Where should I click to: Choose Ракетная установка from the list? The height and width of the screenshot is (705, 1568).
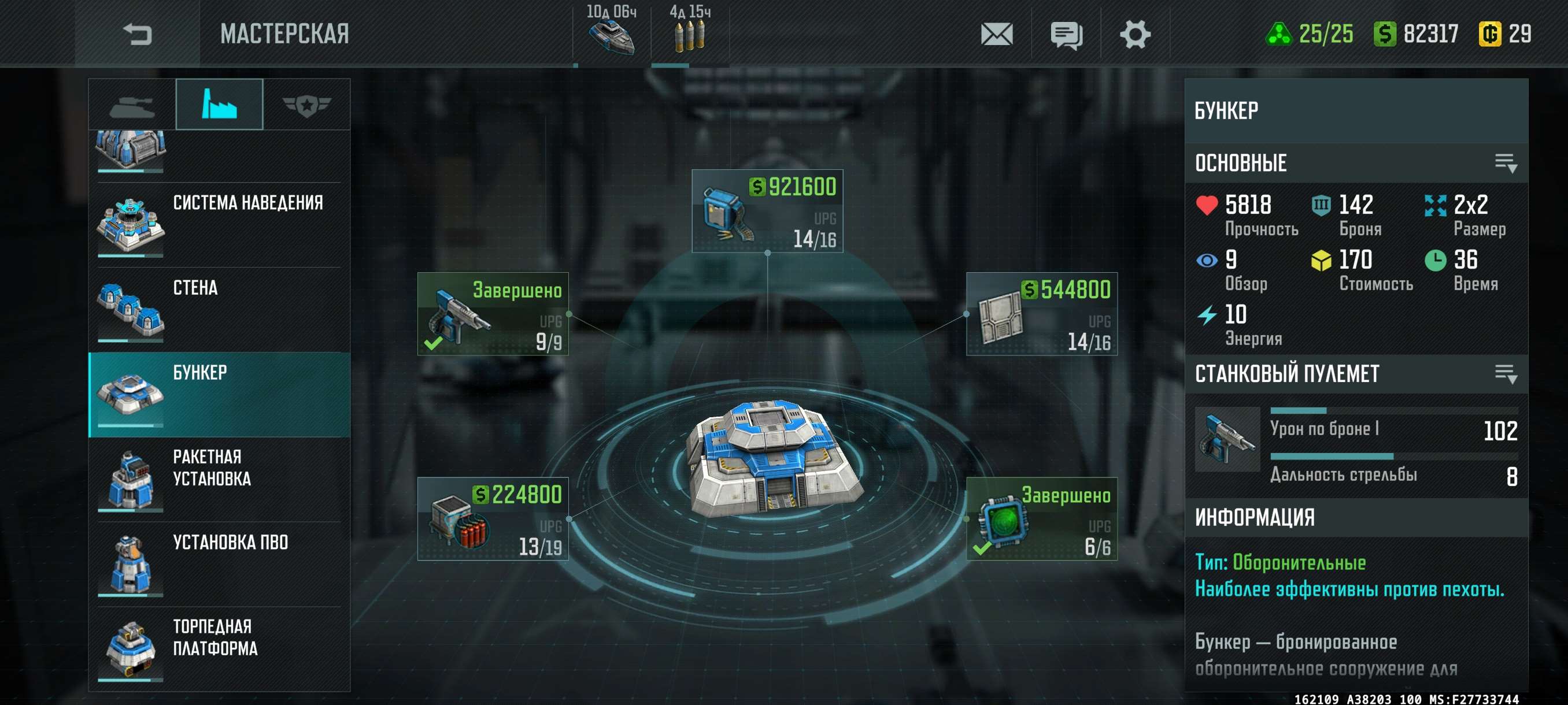pyautogui.click(x=219, y=479)
